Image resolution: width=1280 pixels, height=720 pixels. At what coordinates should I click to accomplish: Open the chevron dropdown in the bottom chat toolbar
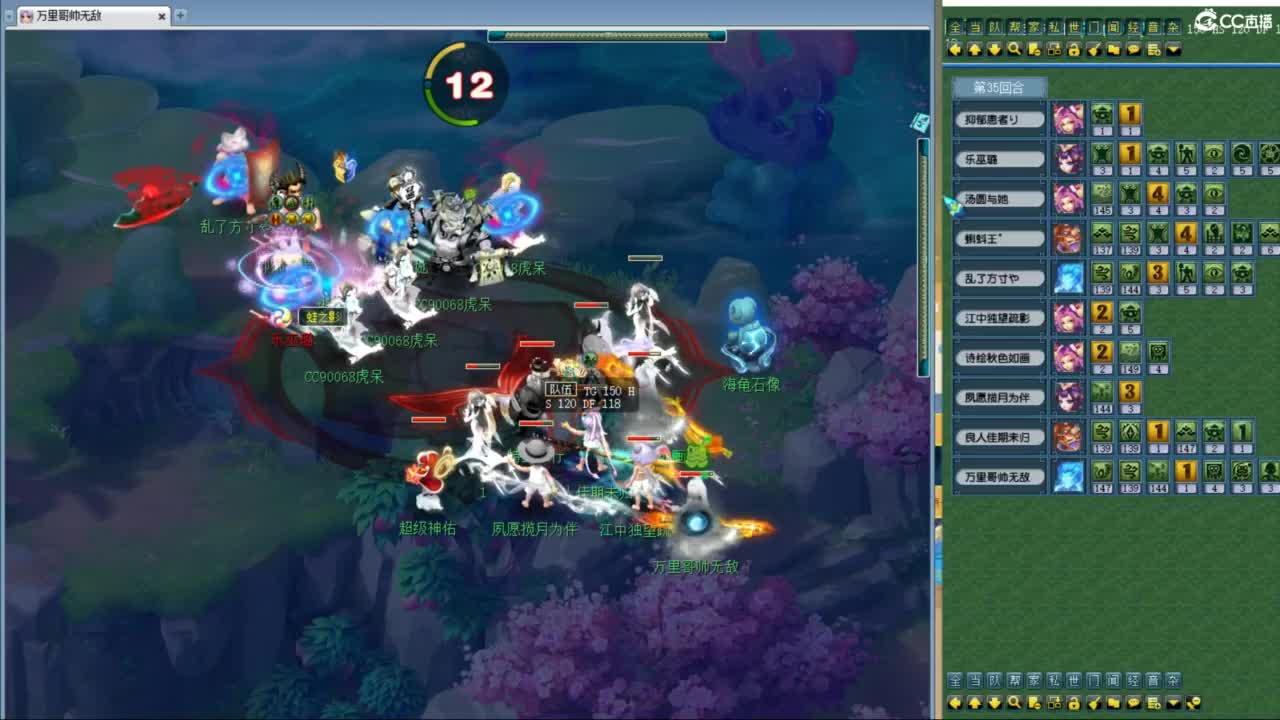[1172, 701]
